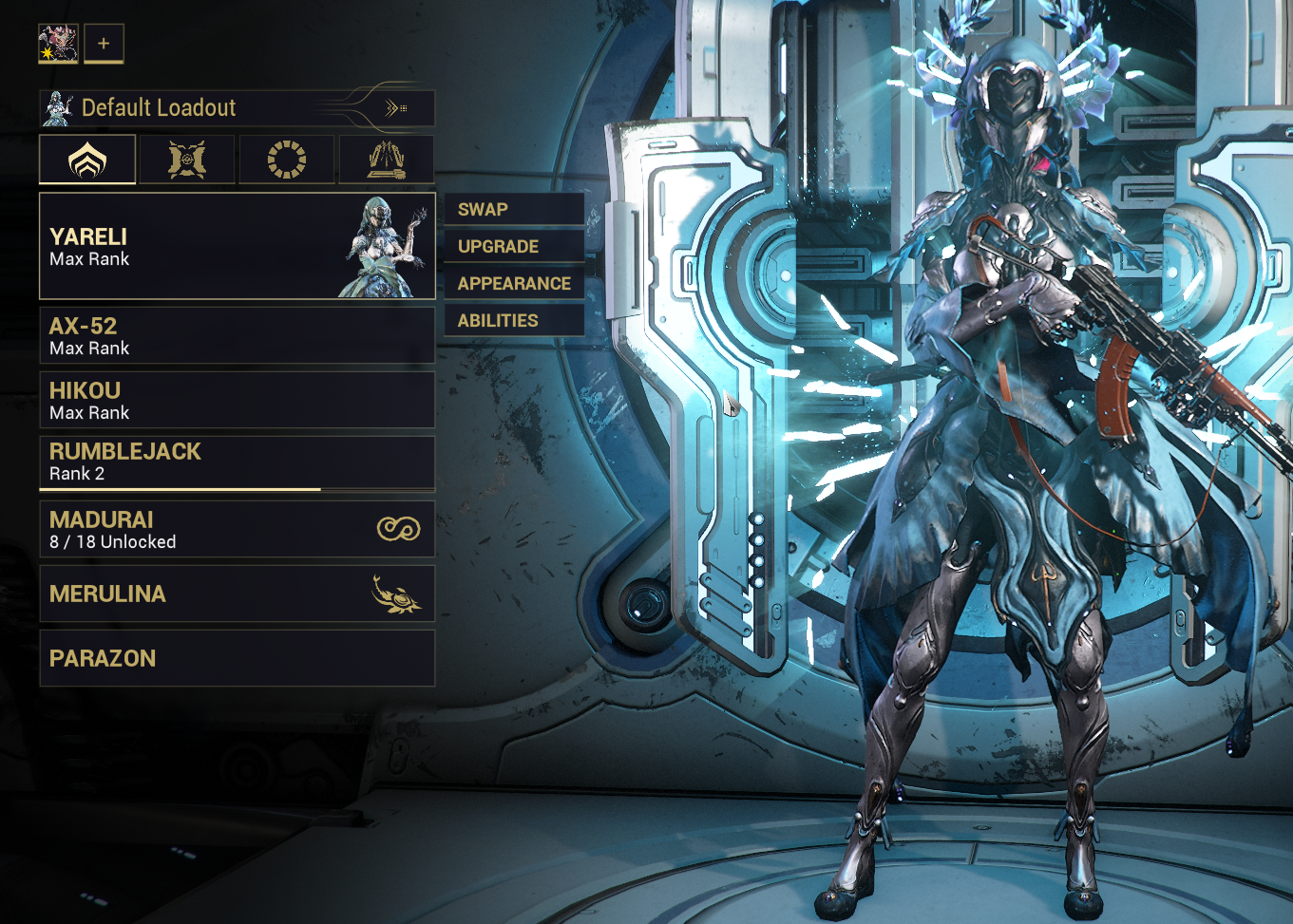Add a new loadout with plus button
The width and height of the screenshot is (1293, 924).
click(x=104, y=44)
